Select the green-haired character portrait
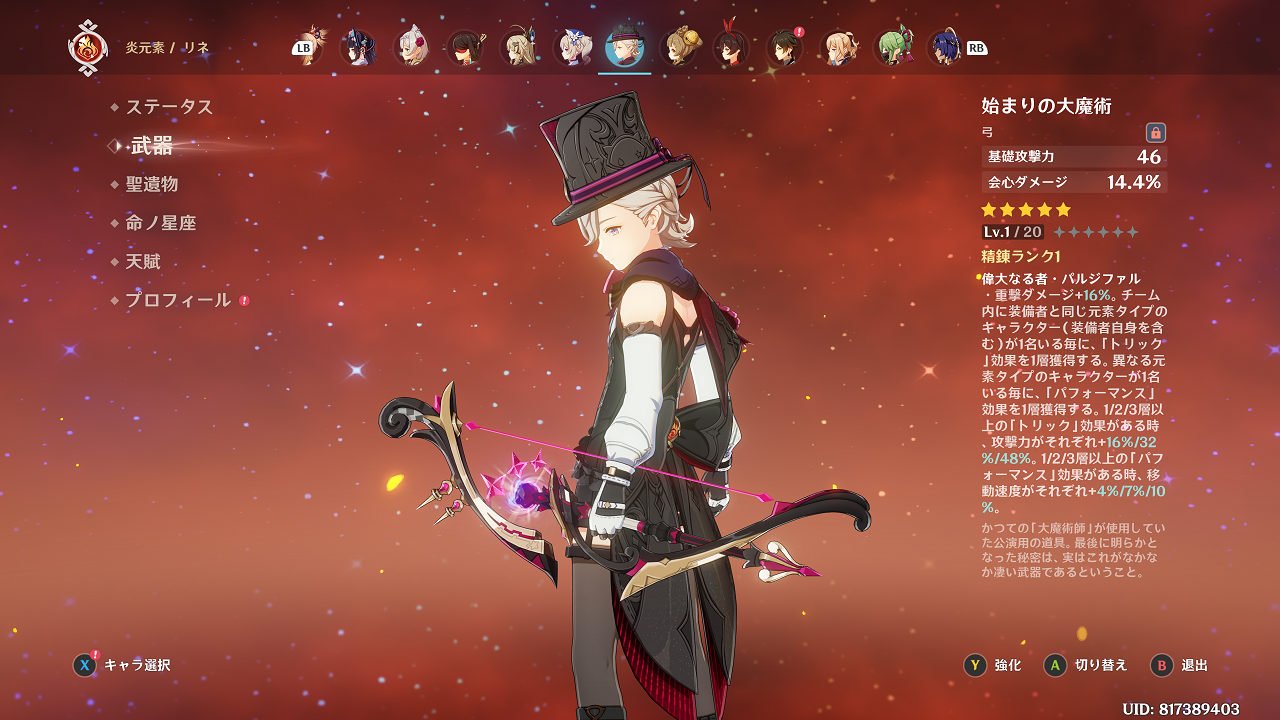 click(x=891, y=47)
